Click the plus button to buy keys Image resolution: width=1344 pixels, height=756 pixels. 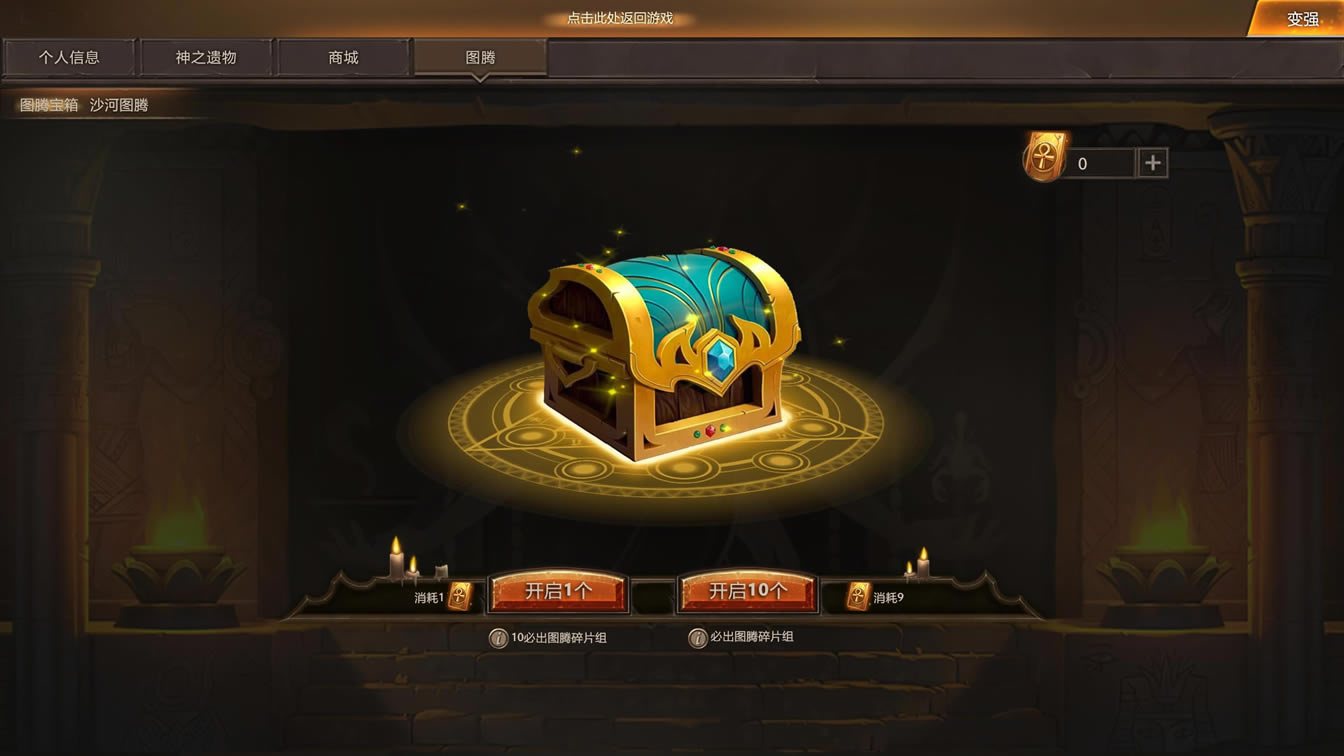point(1152,162)
